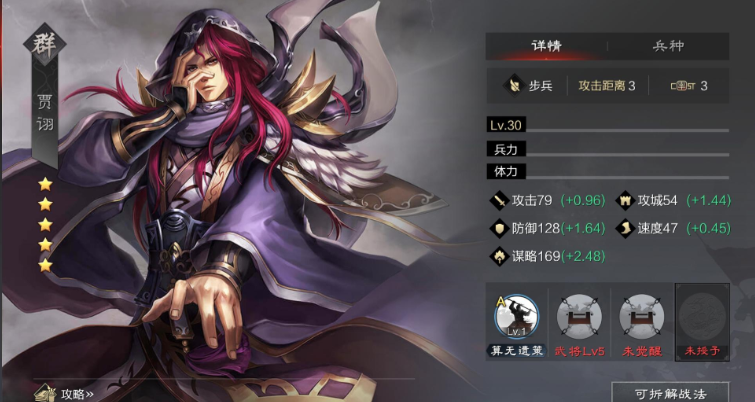This screenshot has height=402, width=755.
Task: Open the 可拆解战法 button
Action: [x=668, y=392]
